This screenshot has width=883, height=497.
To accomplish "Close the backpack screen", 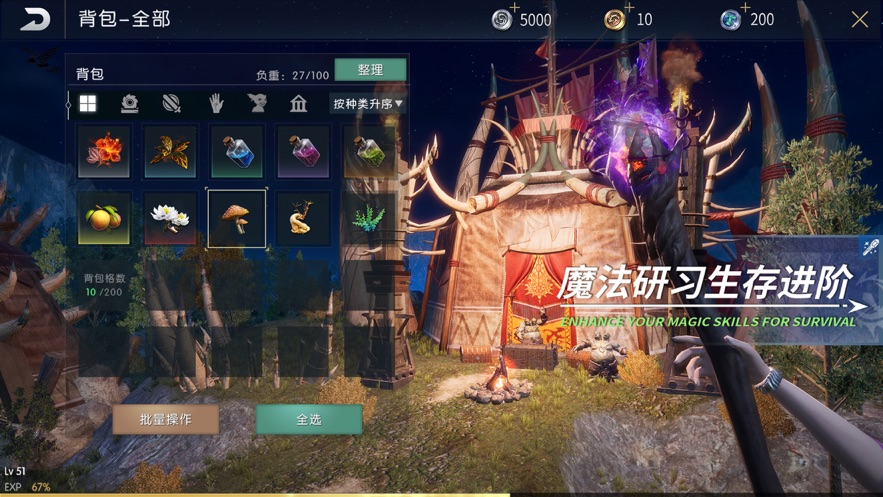I will [859, 20].
